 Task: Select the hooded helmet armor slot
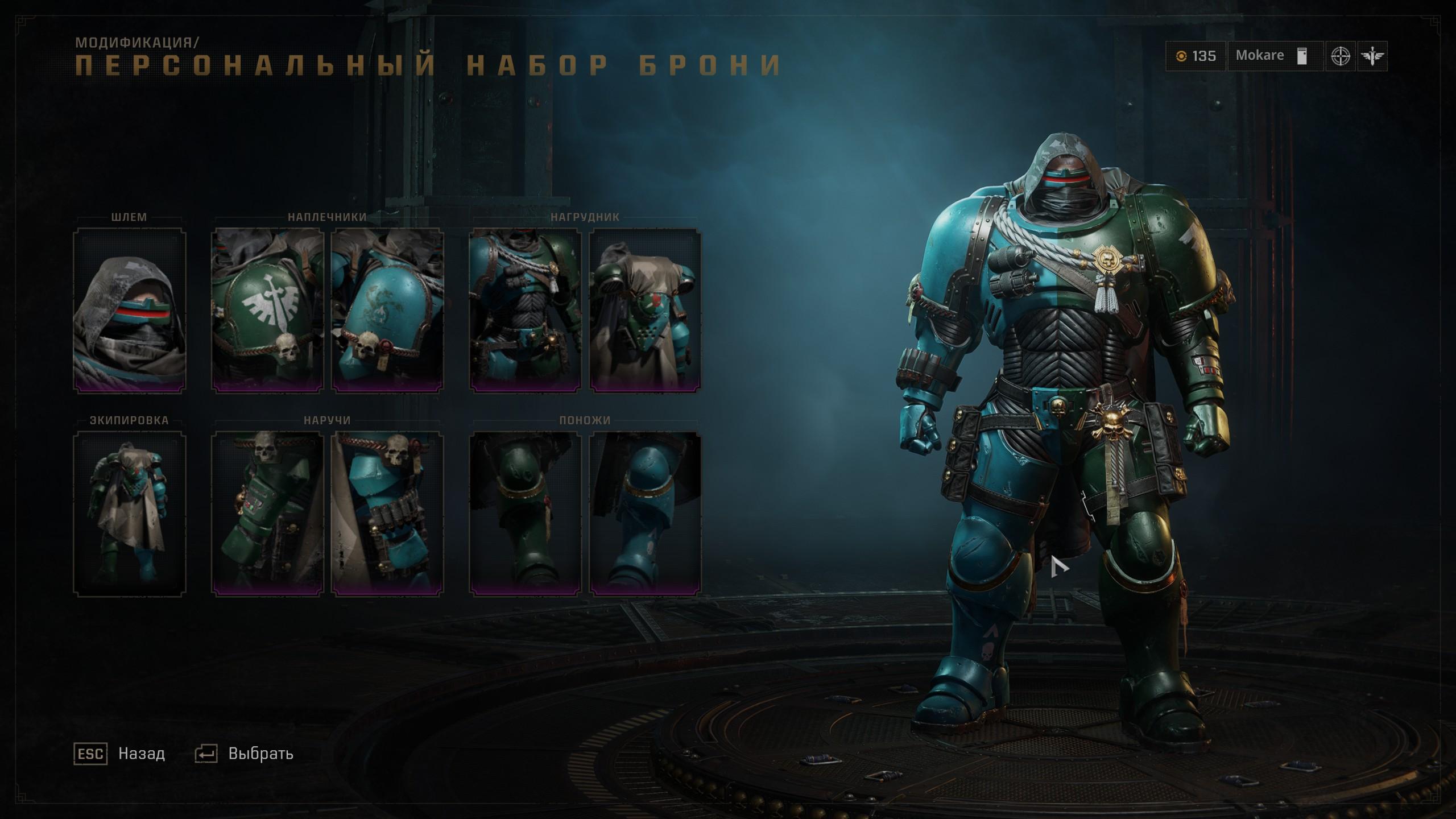(130, 310)
